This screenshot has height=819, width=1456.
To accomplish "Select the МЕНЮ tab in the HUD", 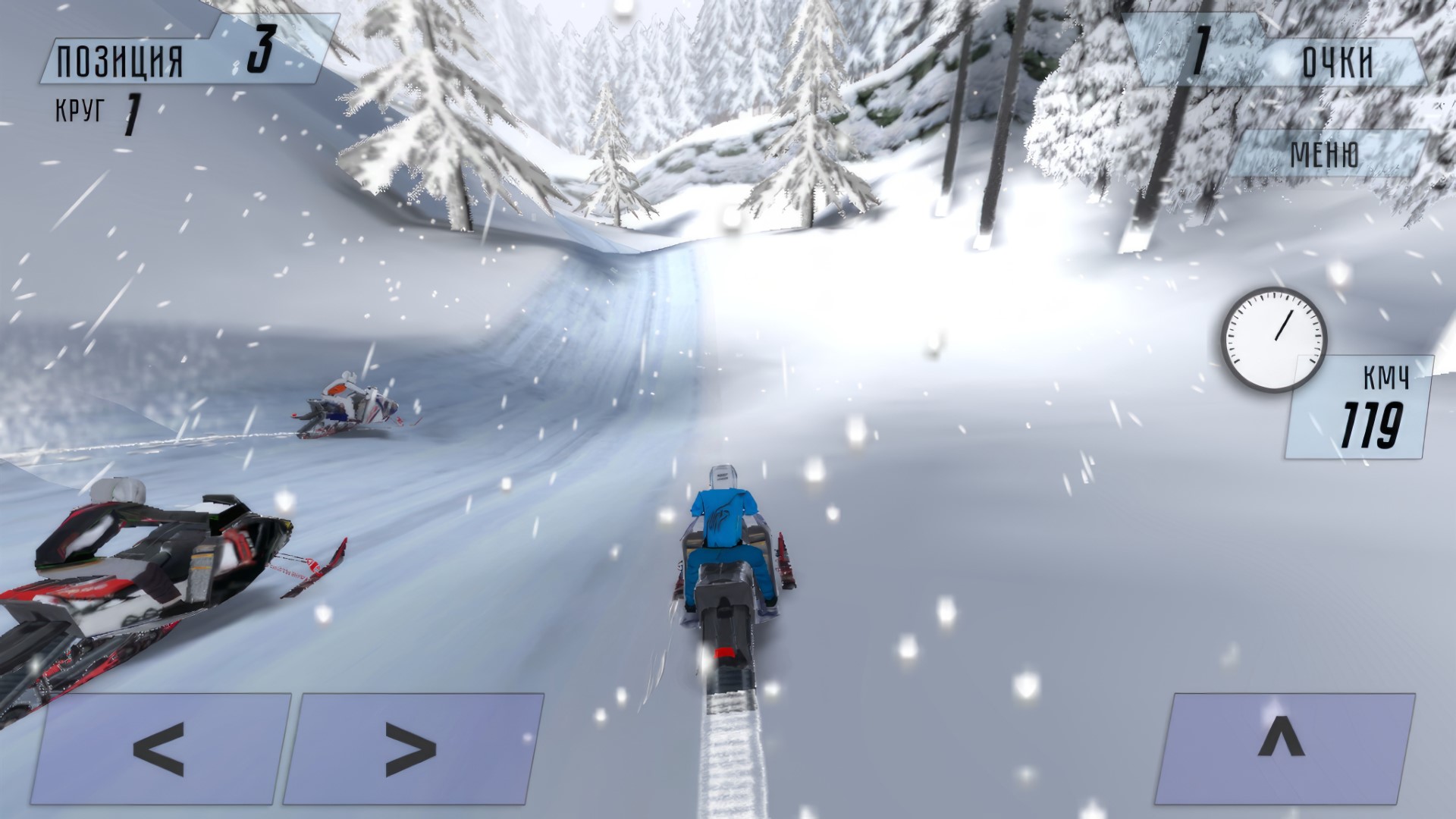I will pos(1335,155).
